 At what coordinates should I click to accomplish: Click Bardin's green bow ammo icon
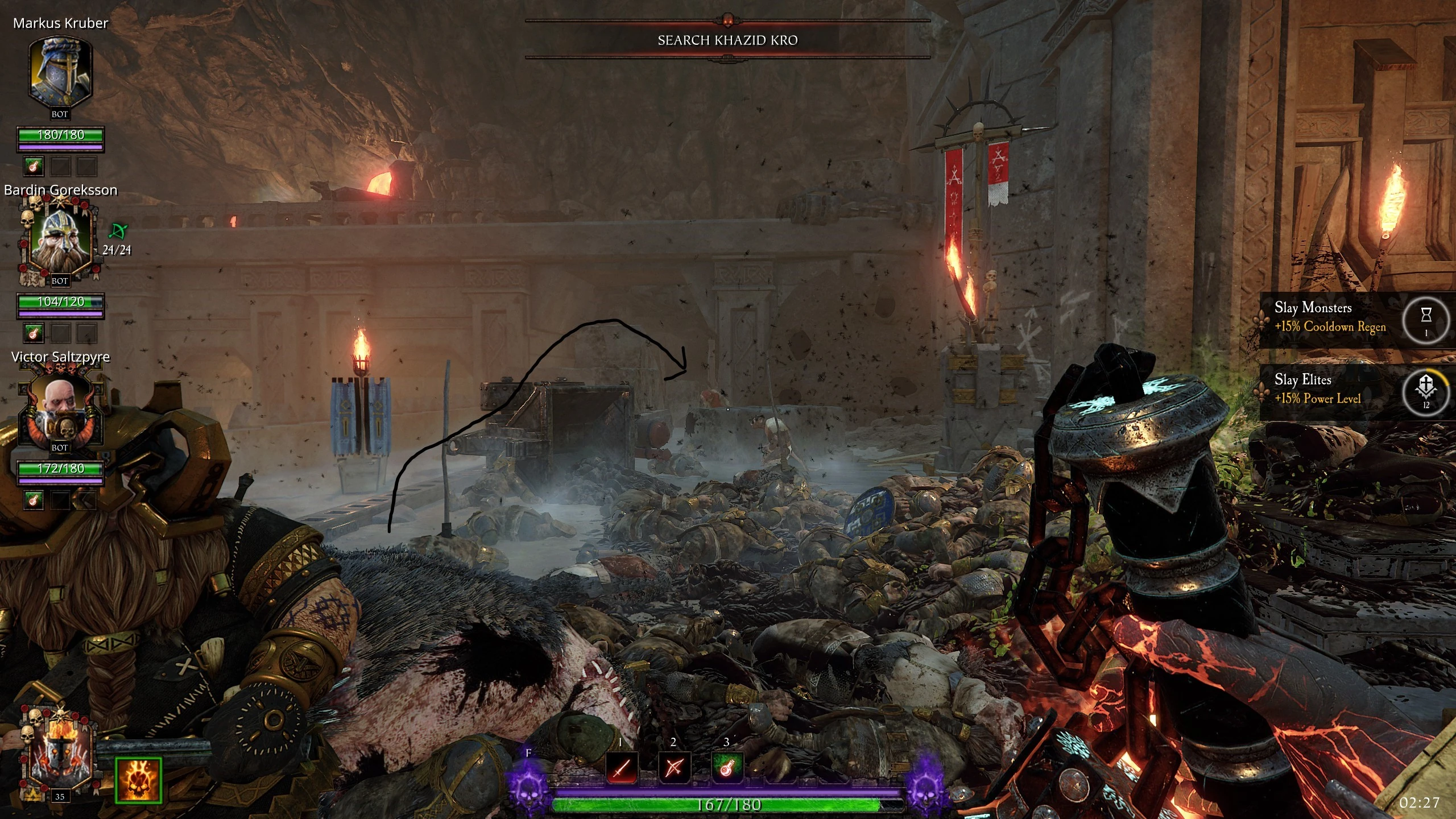[118, 231]
